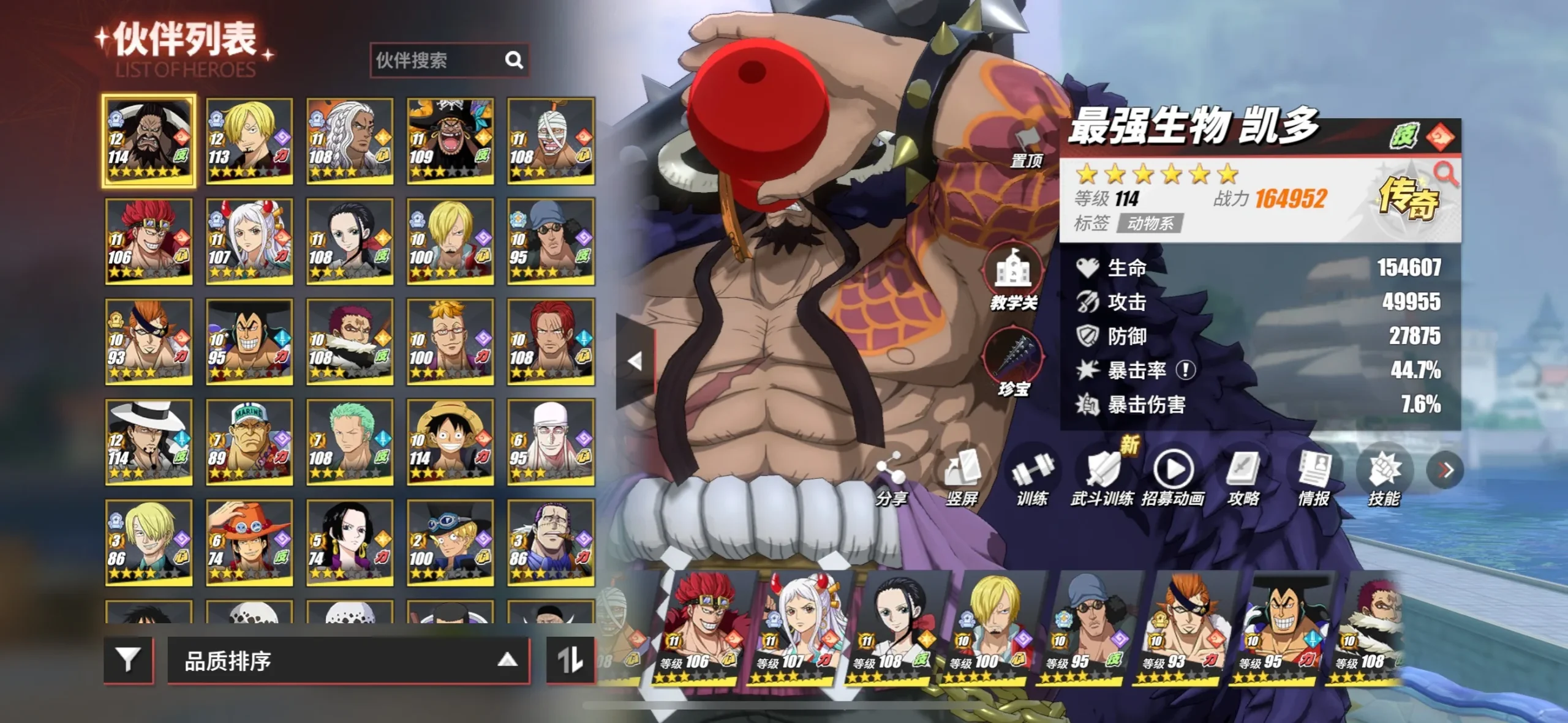Toggle the sort order arrows button

(570, 660)
